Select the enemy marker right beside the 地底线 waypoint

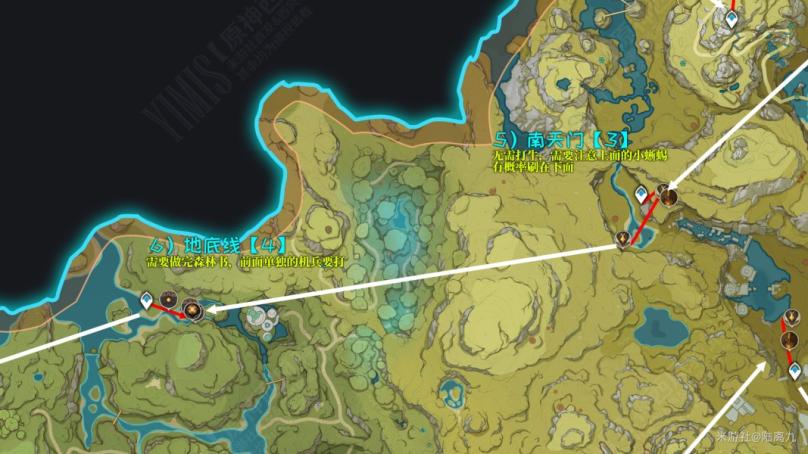(168, 301)
